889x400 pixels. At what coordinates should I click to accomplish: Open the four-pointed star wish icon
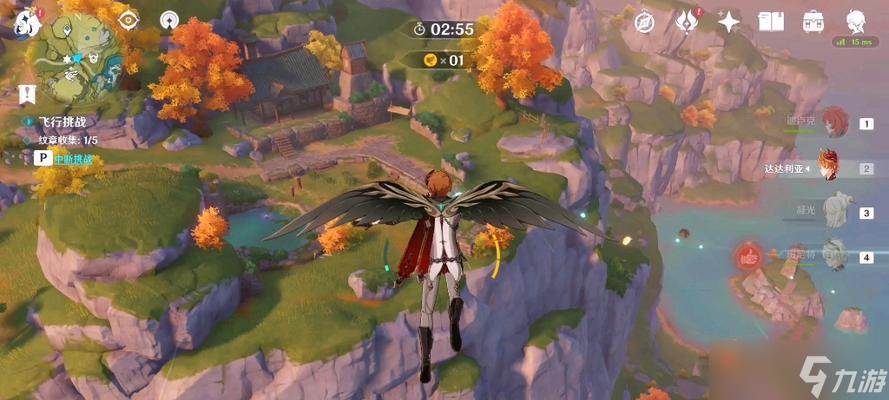coord(729,21)
